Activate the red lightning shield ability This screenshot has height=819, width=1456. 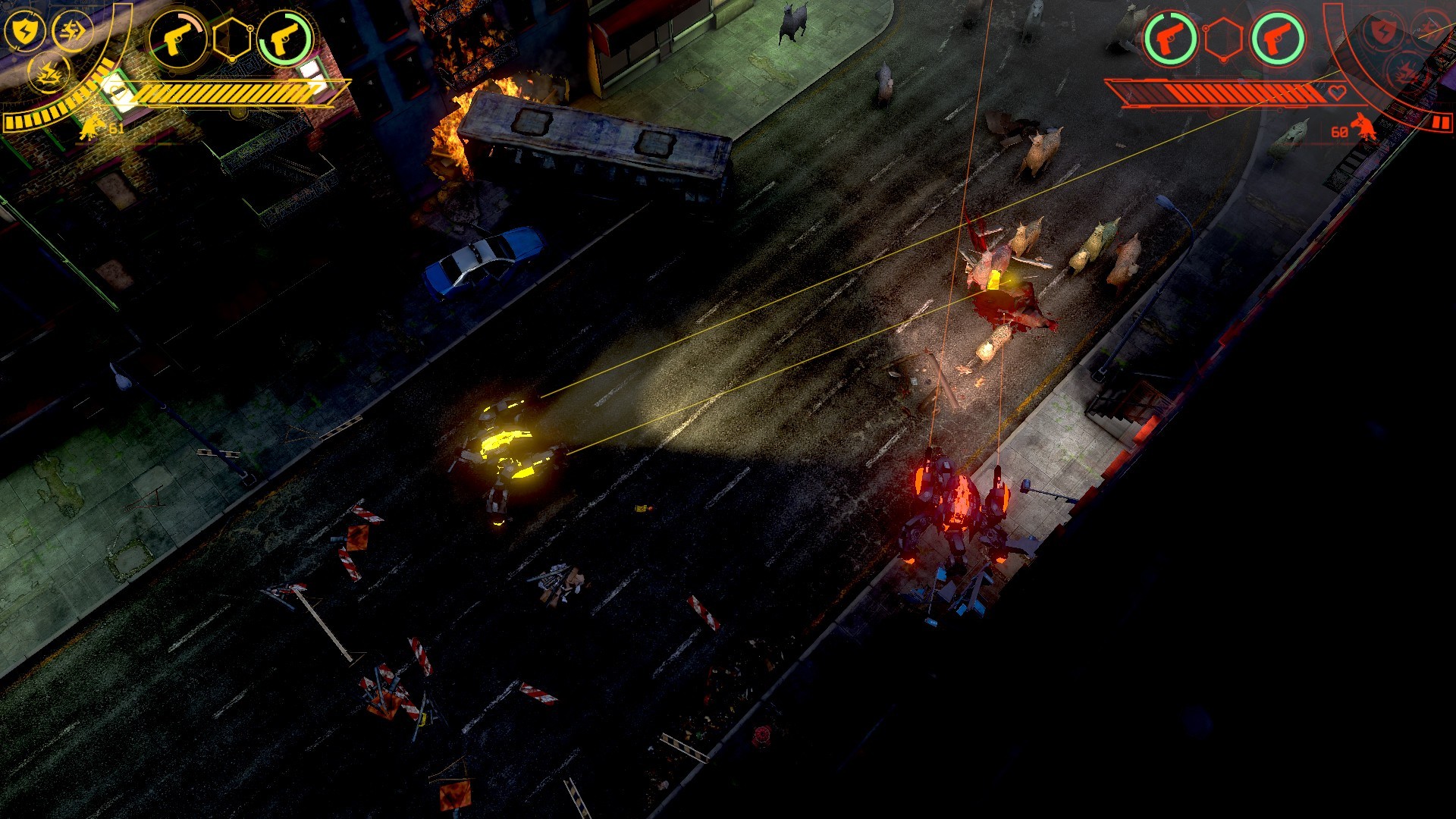pos(1383,32)
